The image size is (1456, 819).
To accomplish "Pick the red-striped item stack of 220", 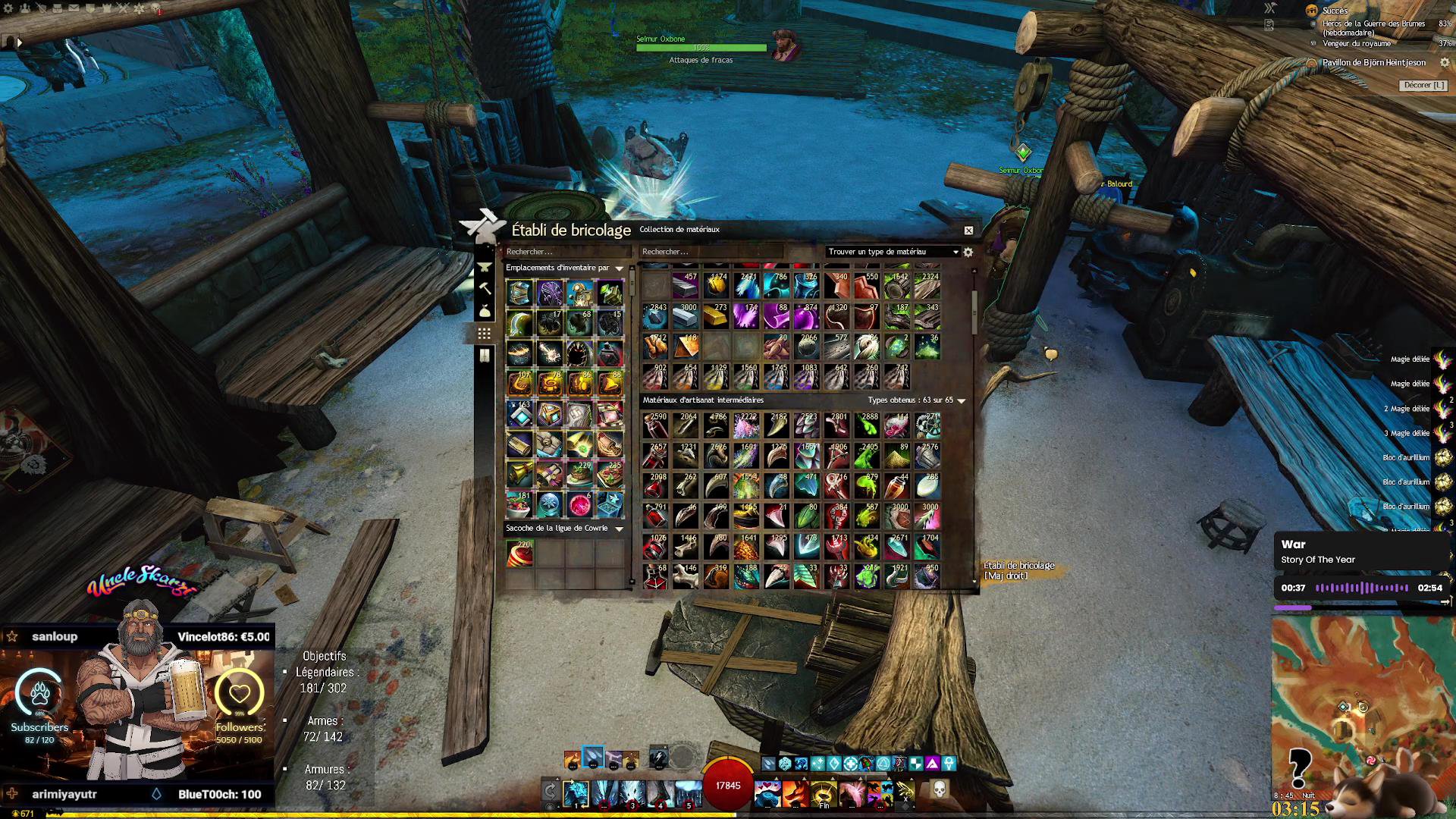I will click(x=519, y=554).
